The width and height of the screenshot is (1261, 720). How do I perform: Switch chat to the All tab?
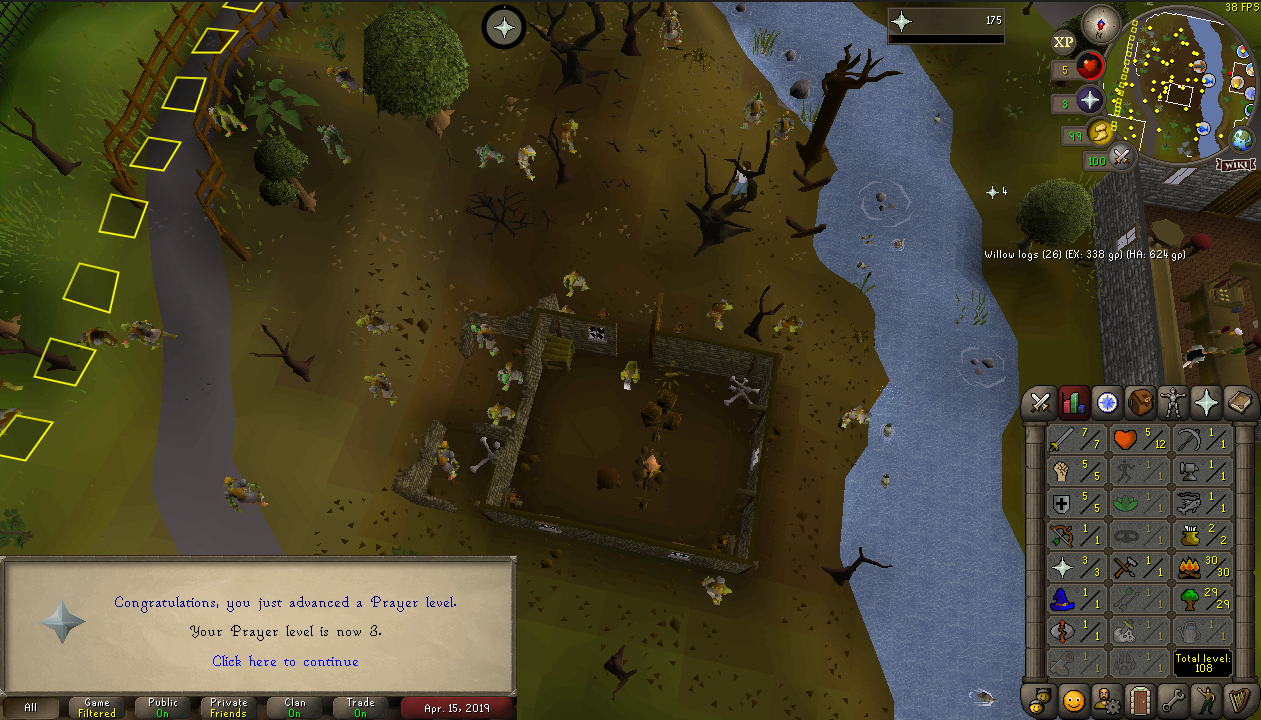pyautogui.click(x=32, y=707)
